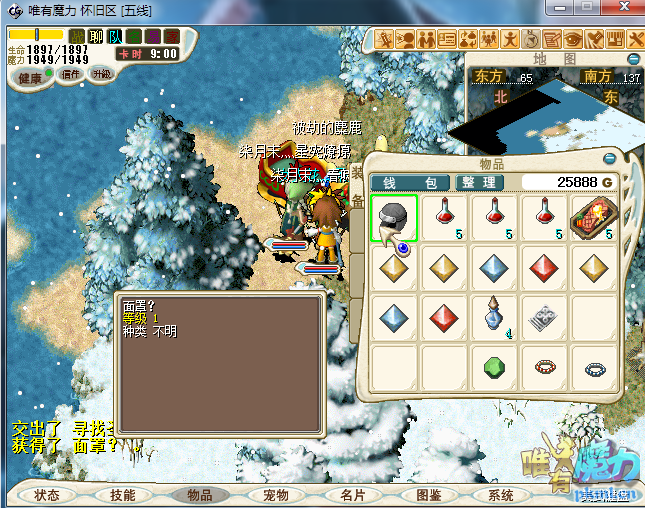Collapse the 地图 map panel
The width and height of the screenshot is (645, 508).
tap(635, 58)
